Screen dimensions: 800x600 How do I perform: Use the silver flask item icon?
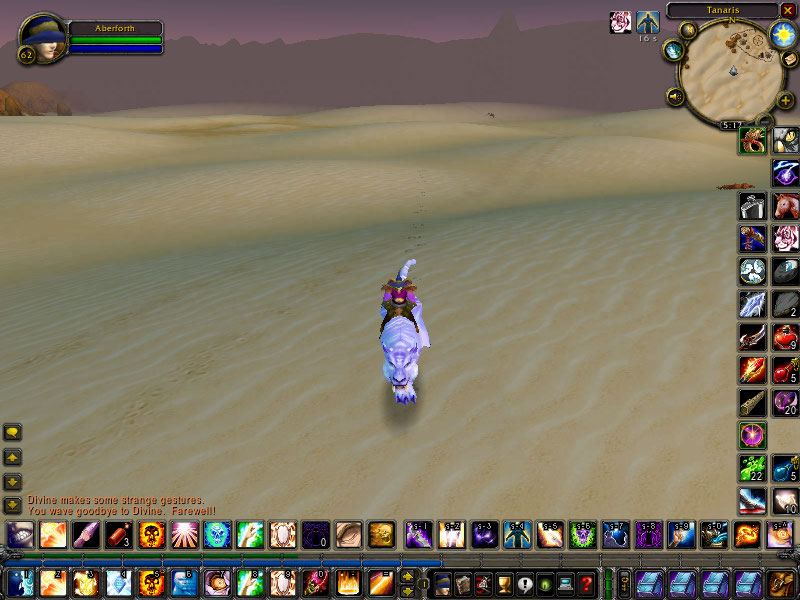752,206
